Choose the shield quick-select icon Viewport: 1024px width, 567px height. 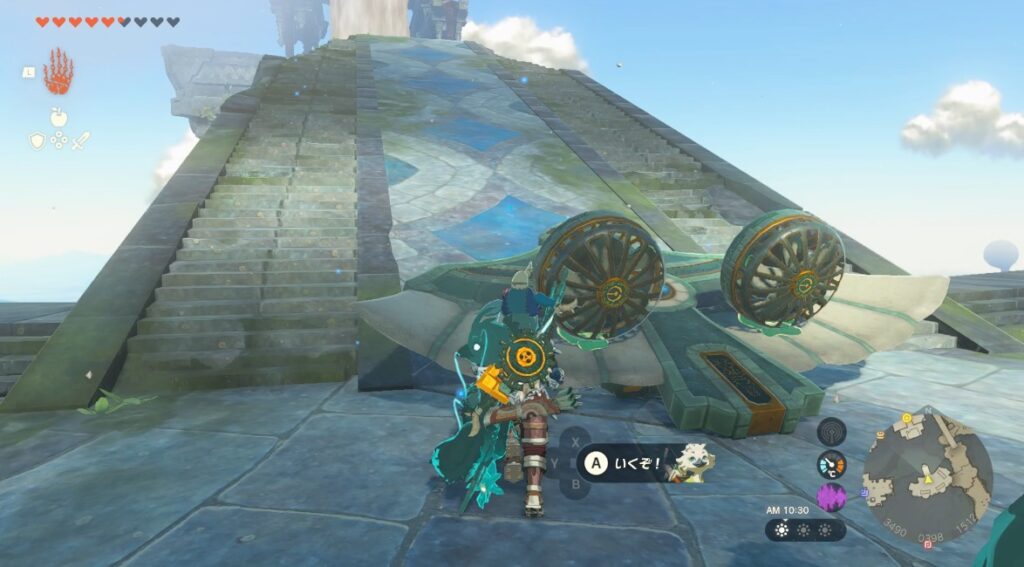[x=36, y=141]
